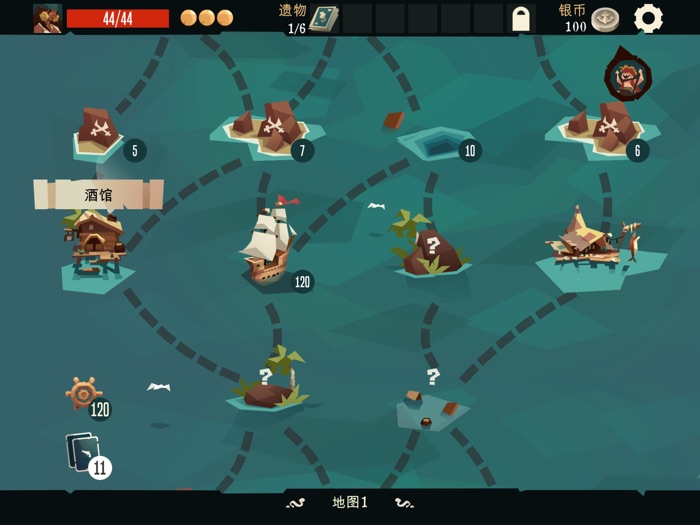Image resolution: width=700 pixels, height=525 pixels.
Task: Open the relic book icon
Action: coord(323,18)
